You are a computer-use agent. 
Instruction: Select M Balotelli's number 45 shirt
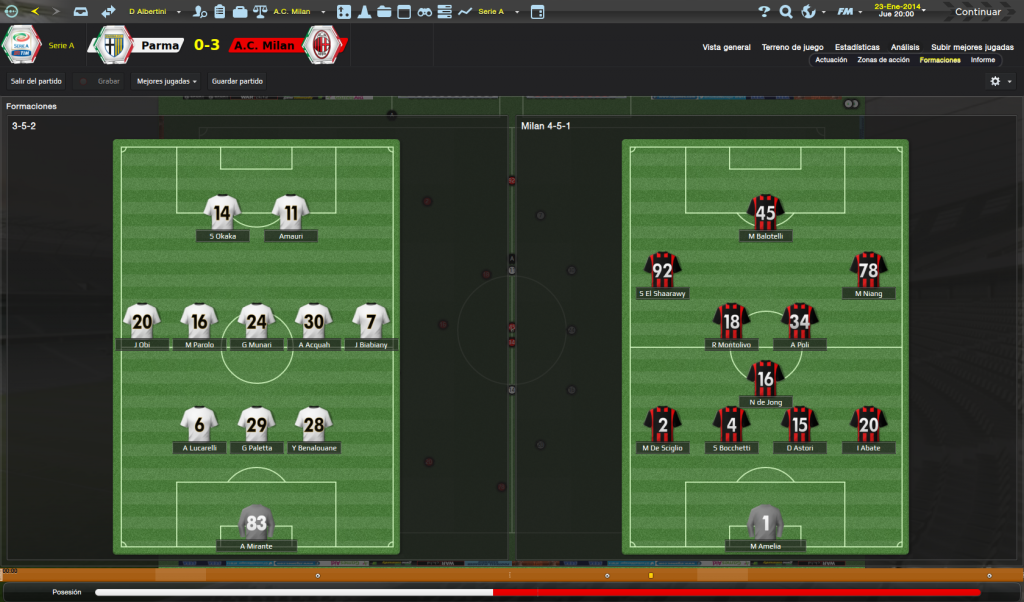click(765, 212)
